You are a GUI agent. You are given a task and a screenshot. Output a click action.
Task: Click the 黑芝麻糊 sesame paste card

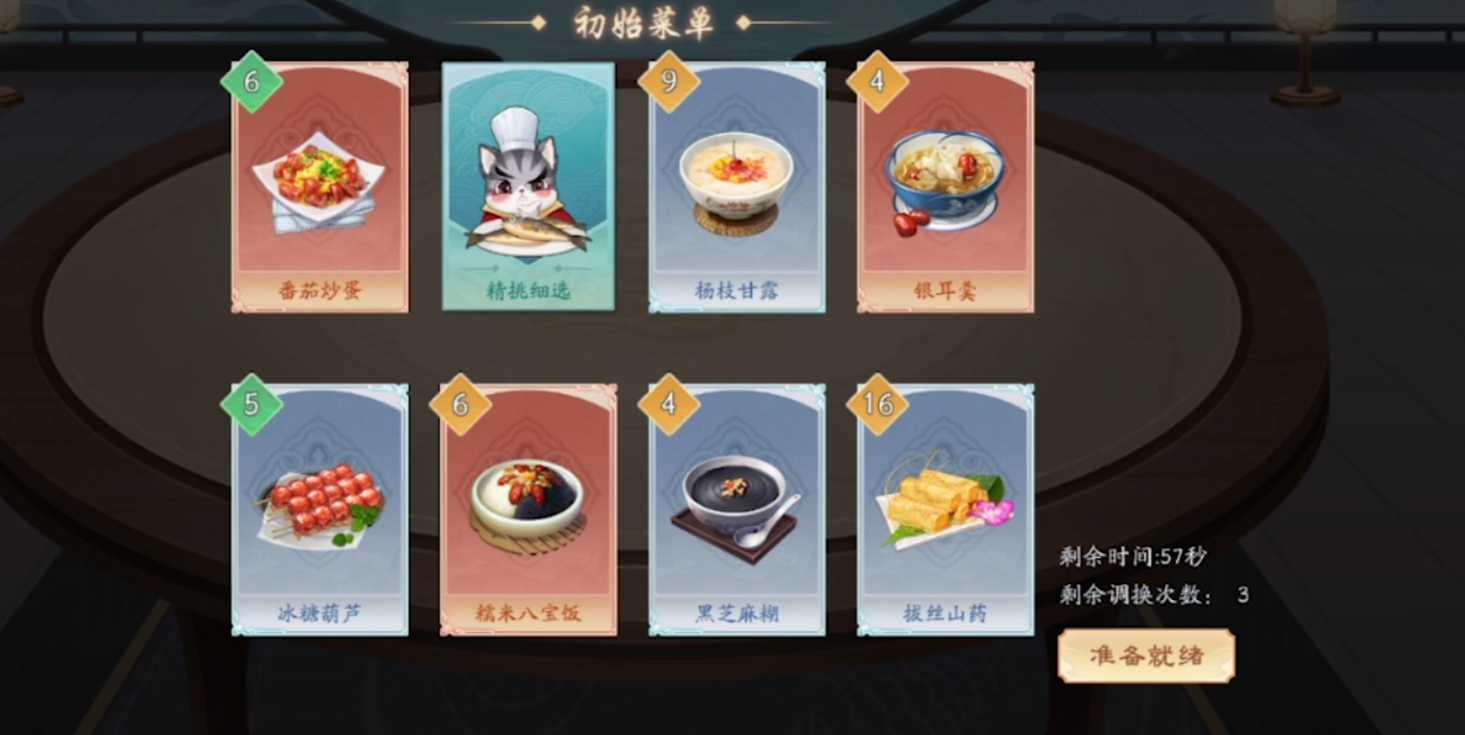[x=737, y=510]
